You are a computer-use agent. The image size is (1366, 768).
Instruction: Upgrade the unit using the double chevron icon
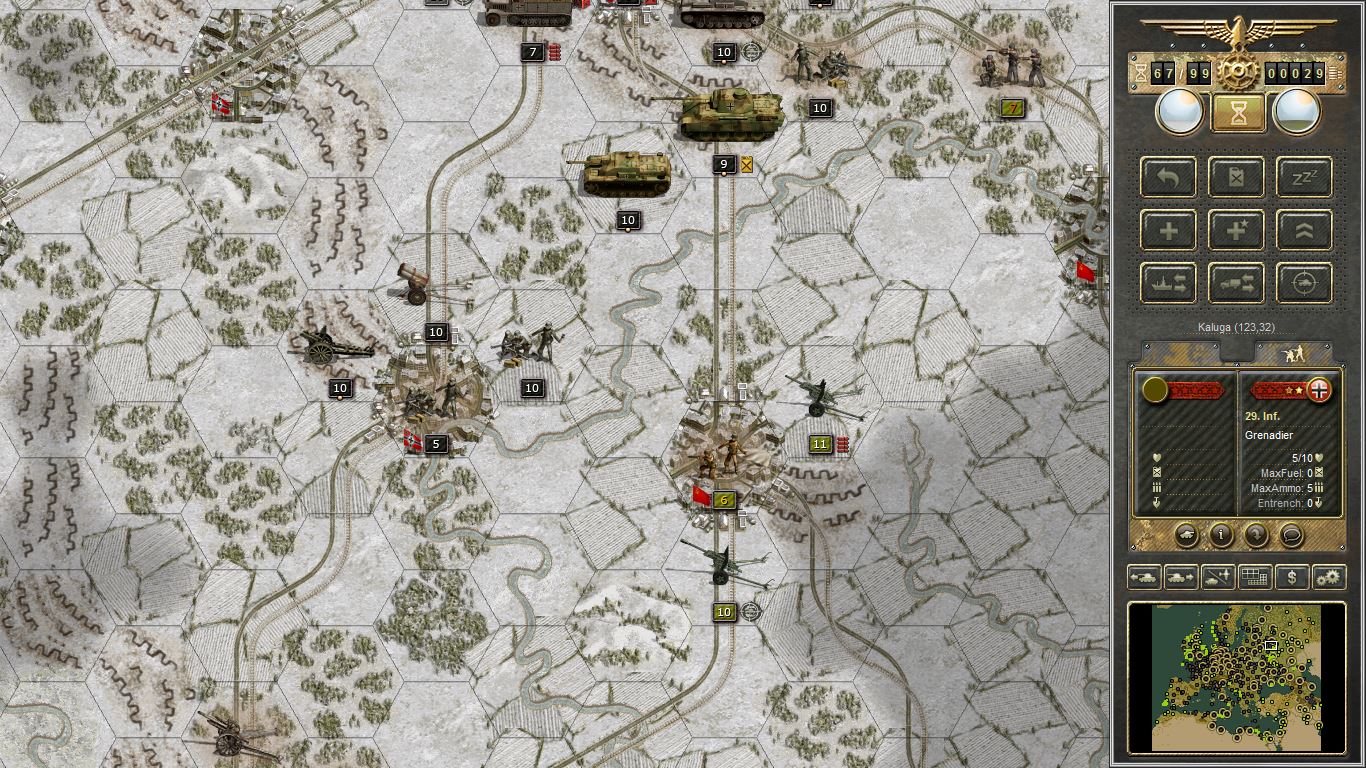coord(1302,230)
